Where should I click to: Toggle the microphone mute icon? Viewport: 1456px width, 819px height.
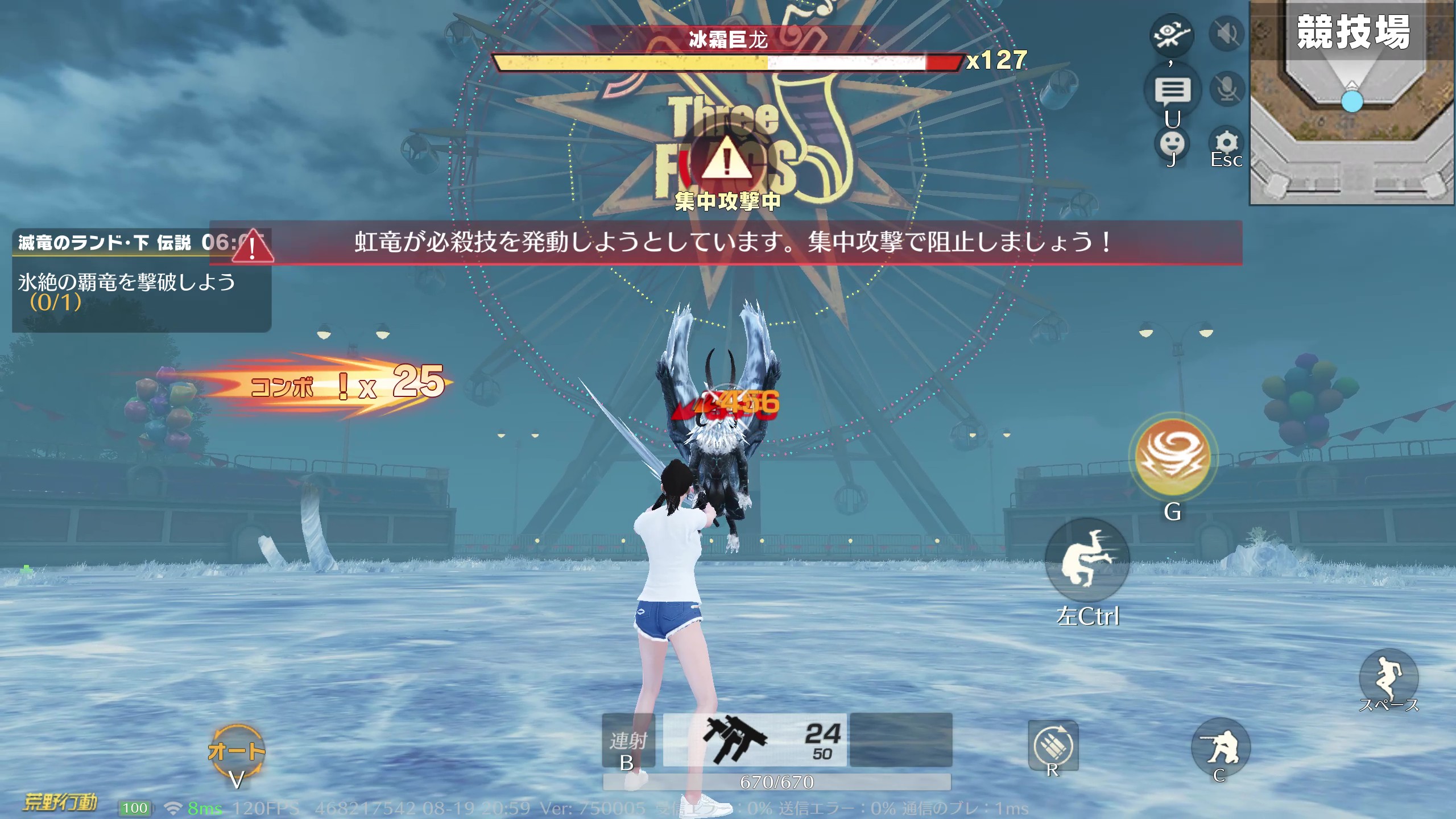click(x=1227, y=89)
